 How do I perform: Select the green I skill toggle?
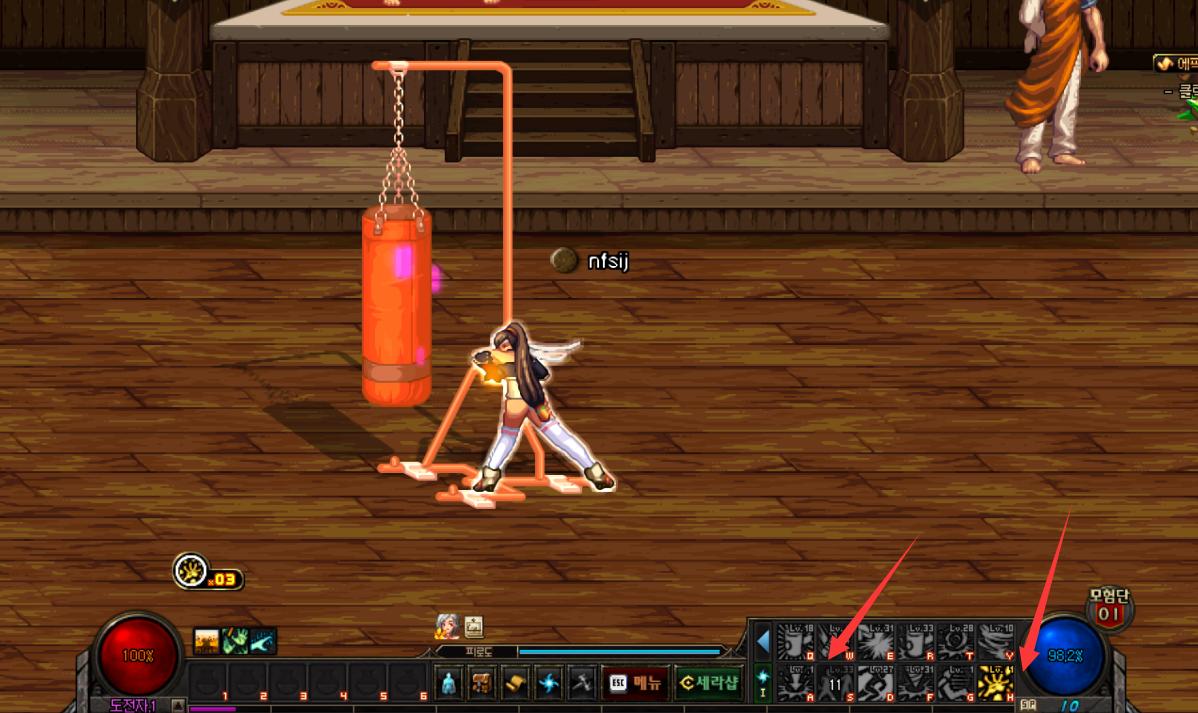pos(763,682)
